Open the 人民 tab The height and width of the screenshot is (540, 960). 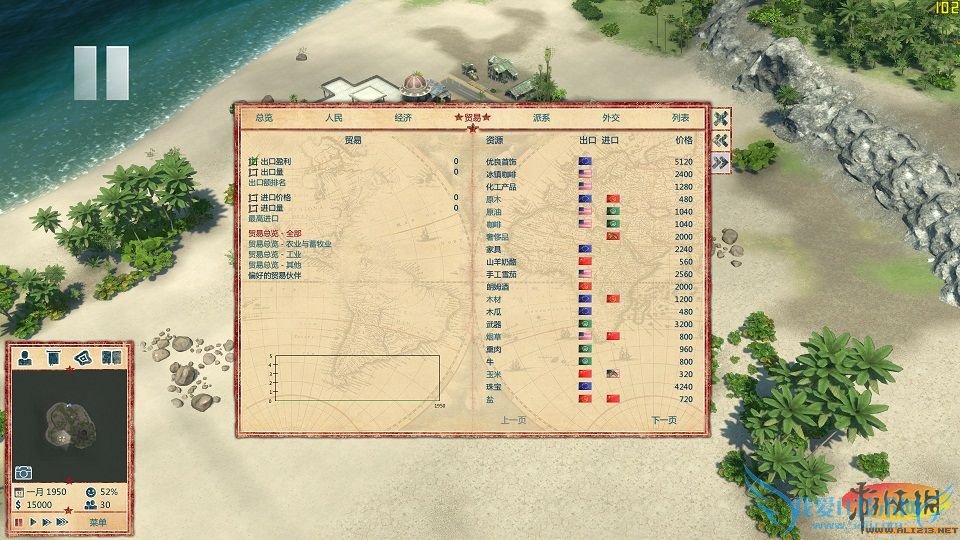pyautogui.click(x=333, y=118)
